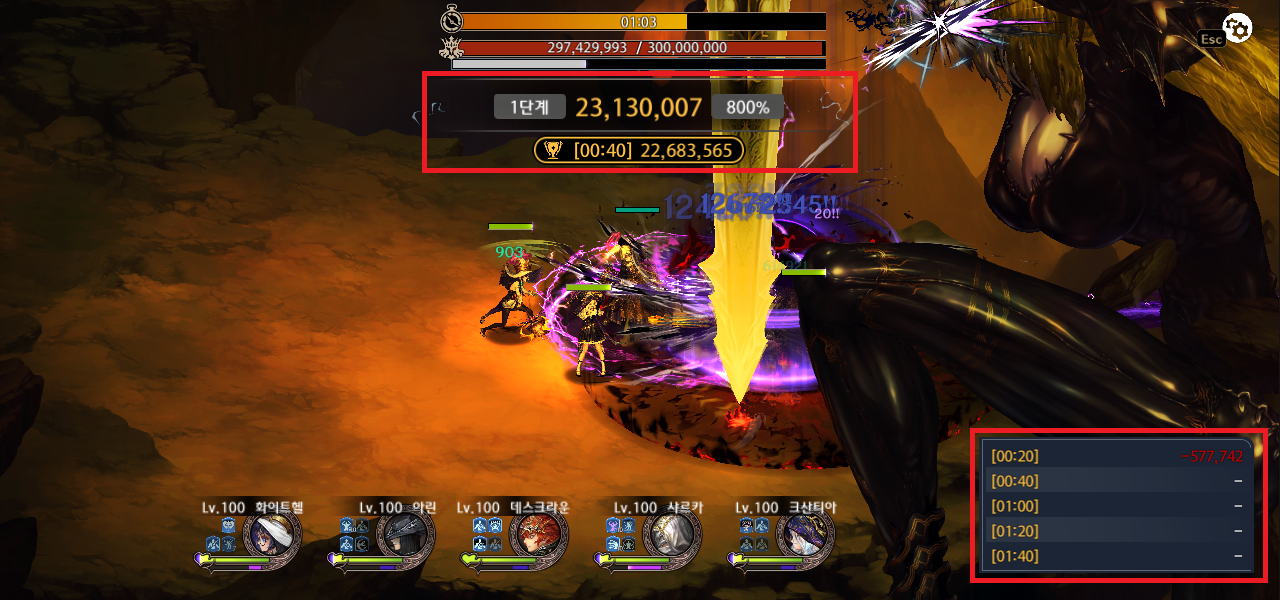Image resolution: width=1280 pixels, height=600 pixels.
Task: Select the red-haired 데스크라운 portrait
Action: click(x=539, y=538)
